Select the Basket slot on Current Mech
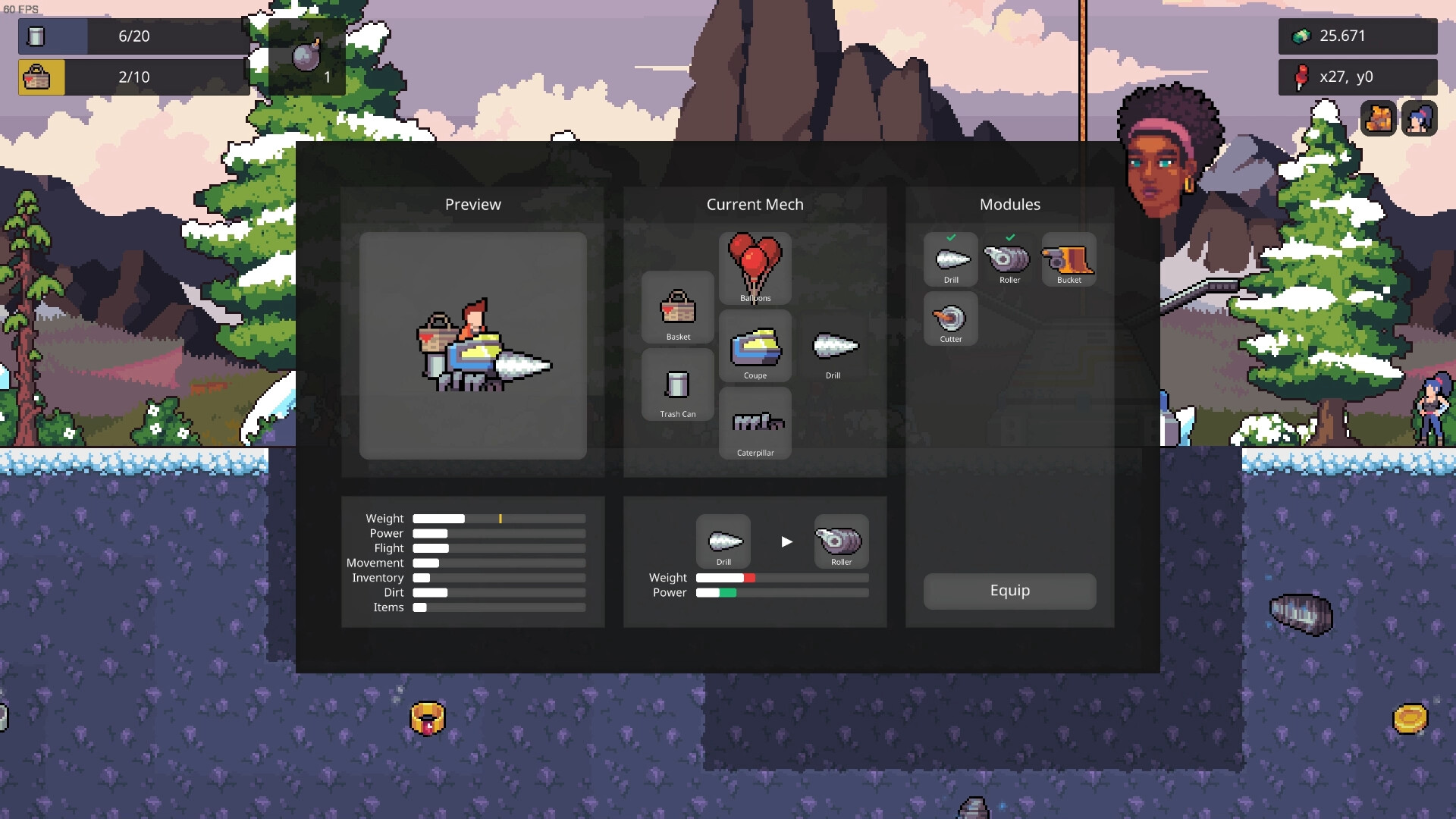 point(677,309)
